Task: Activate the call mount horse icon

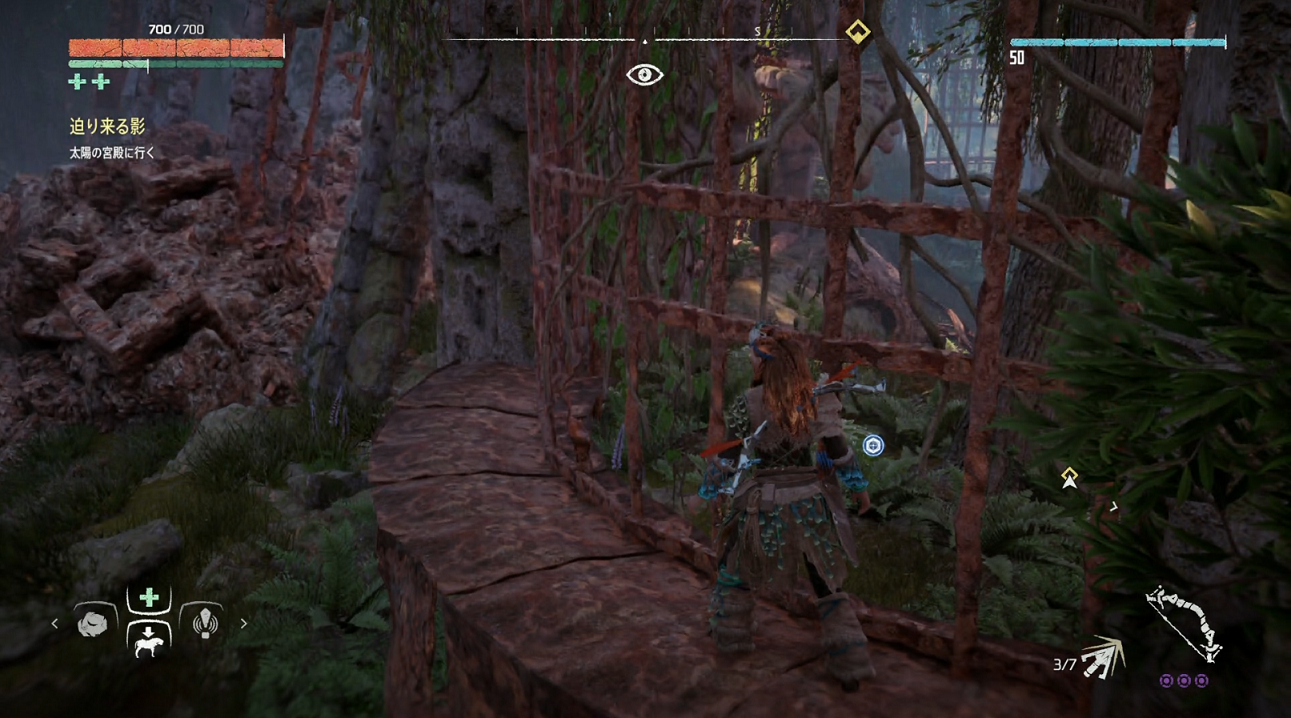Action: (x=149, y=640)
